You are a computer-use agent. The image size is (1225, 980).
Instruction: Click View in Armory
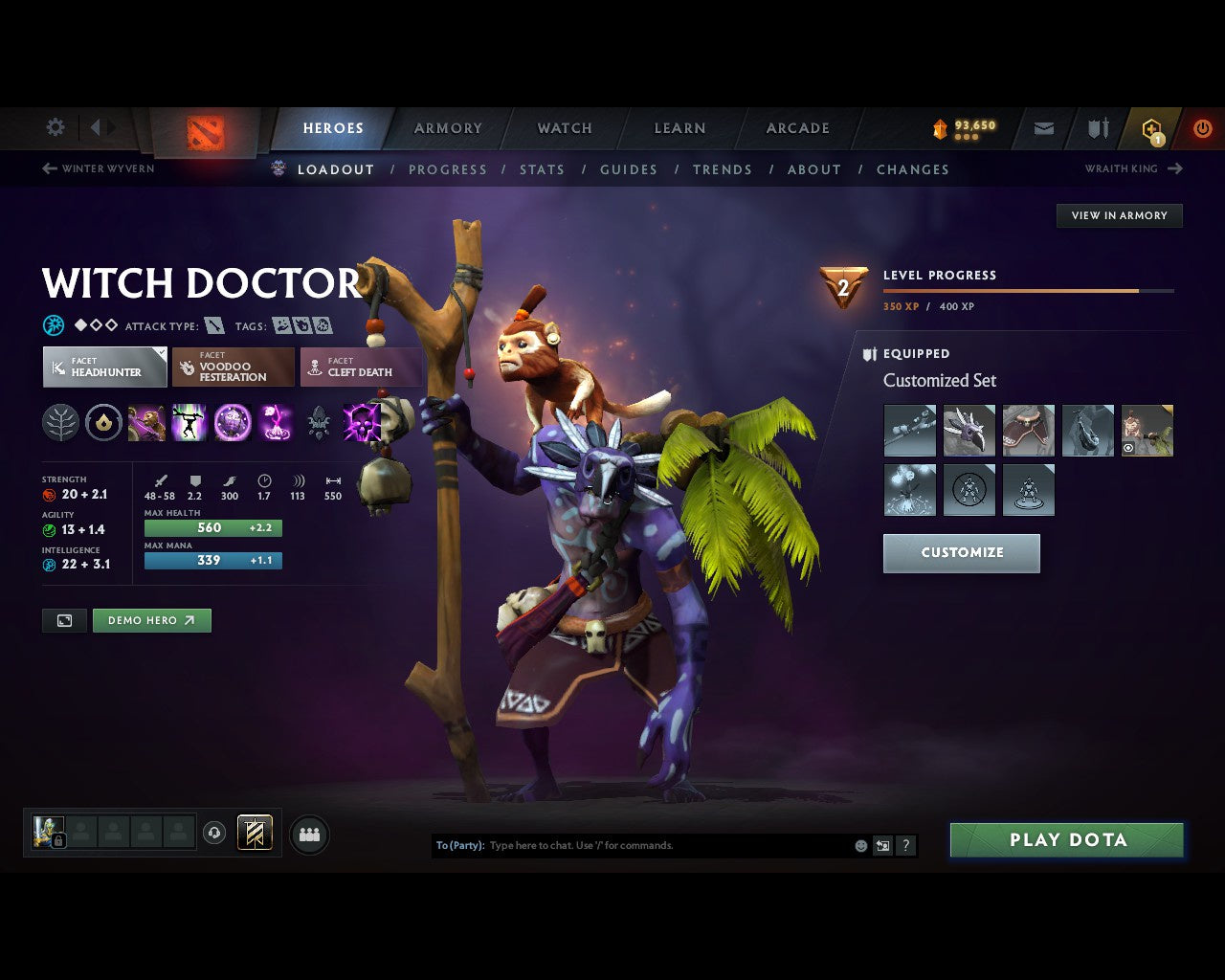(x=1119, y=215)
